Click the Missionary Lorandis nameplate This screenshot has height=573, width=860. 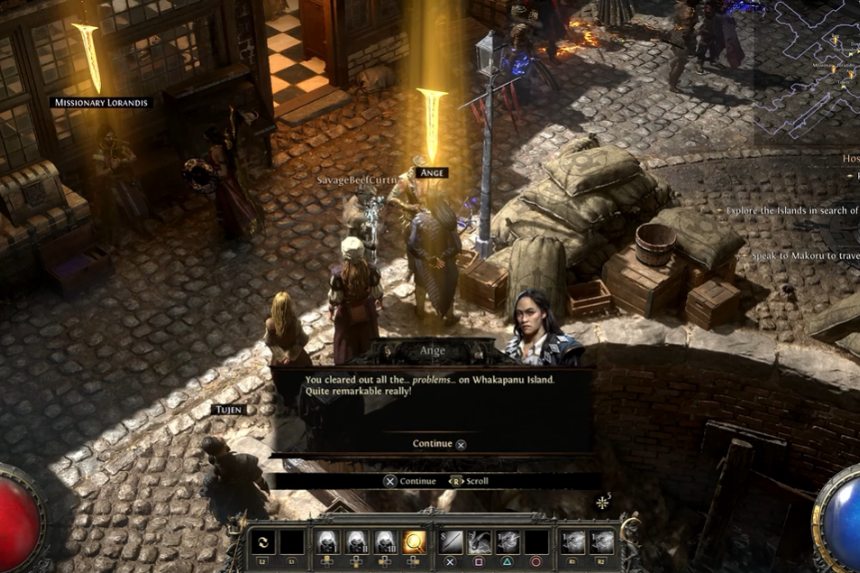[x=101, y=102]
